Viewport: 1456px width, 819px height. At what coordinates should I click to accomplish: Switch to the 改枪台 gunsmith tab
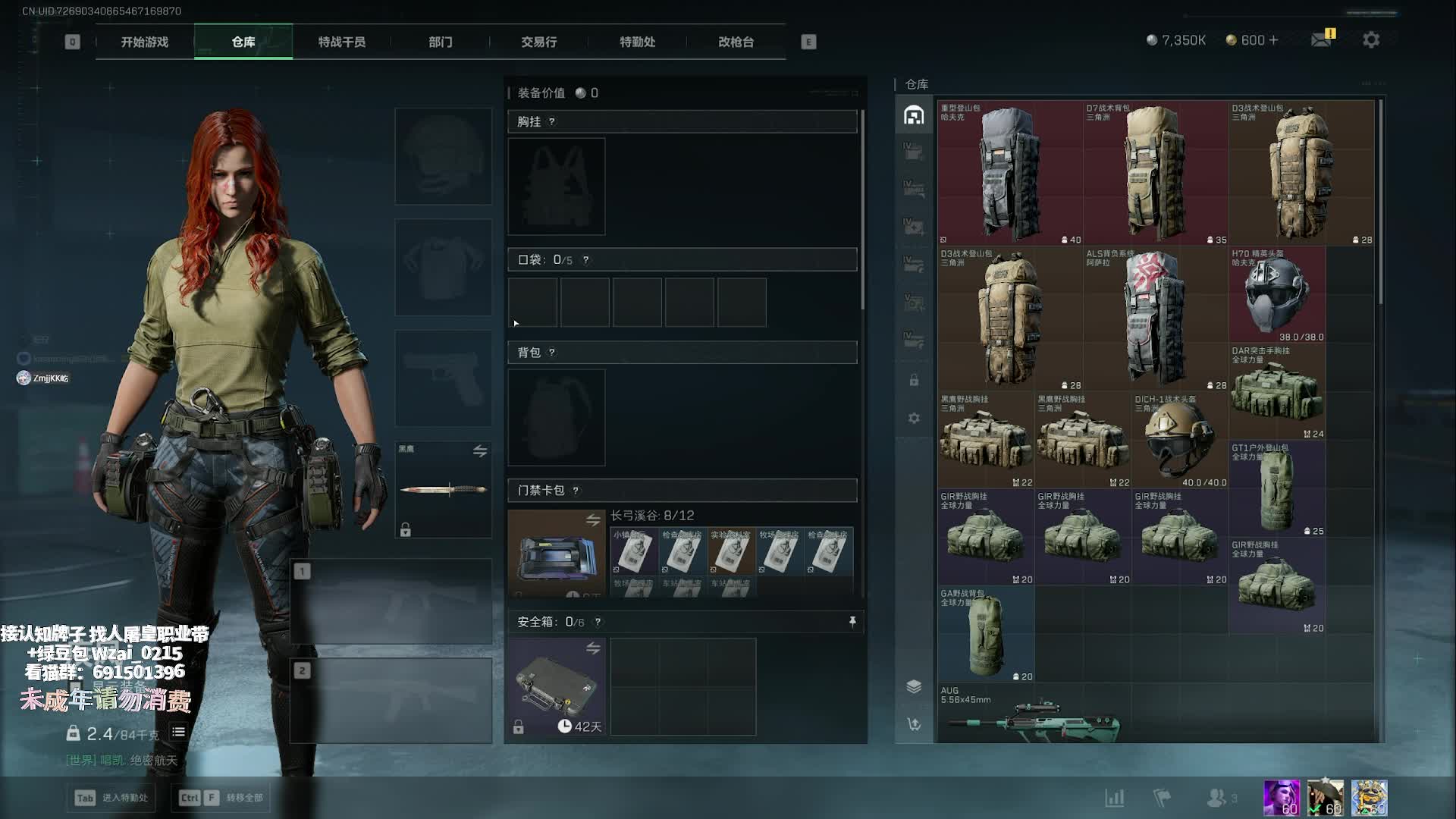click(736, 42)
